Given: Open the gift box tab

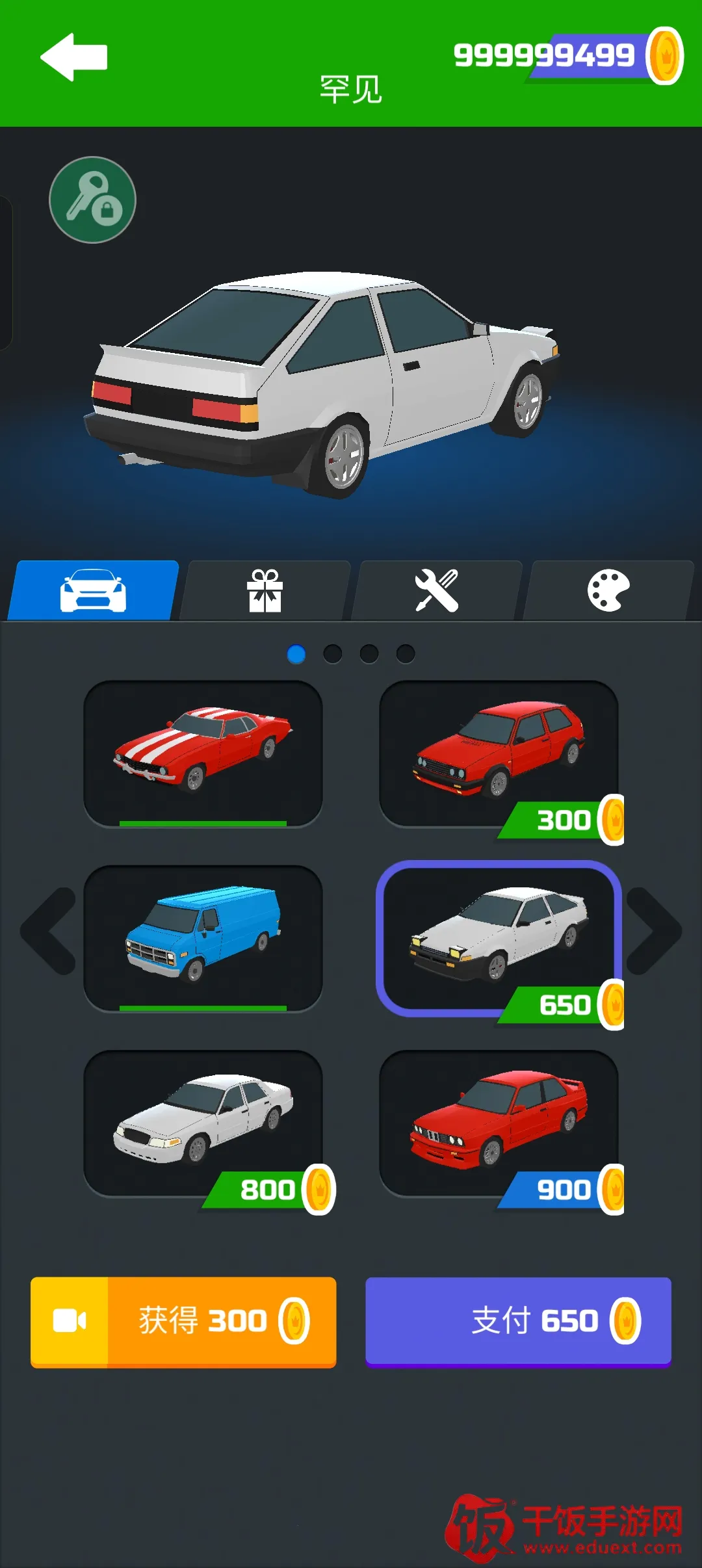Looking at the screenshot, I should click(x=265, y=590).
